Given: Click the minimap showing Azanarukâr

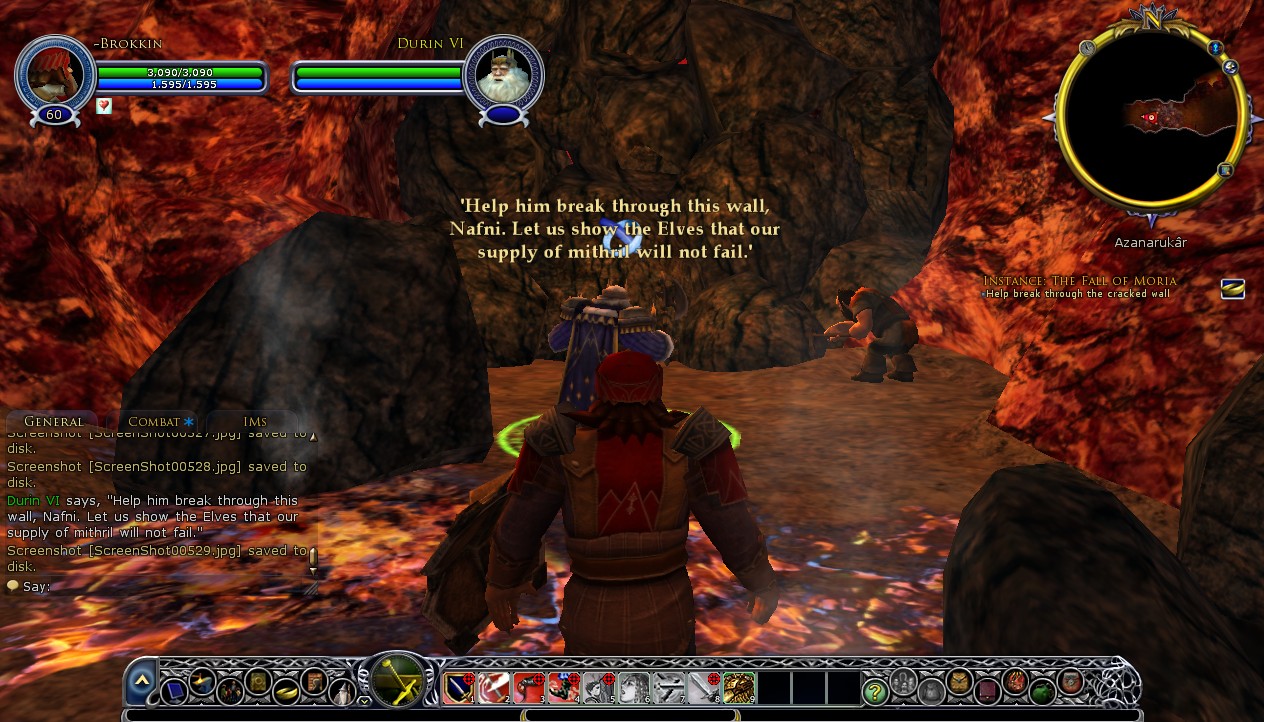Looking at the screenshot, I should tap(1150, 118).
